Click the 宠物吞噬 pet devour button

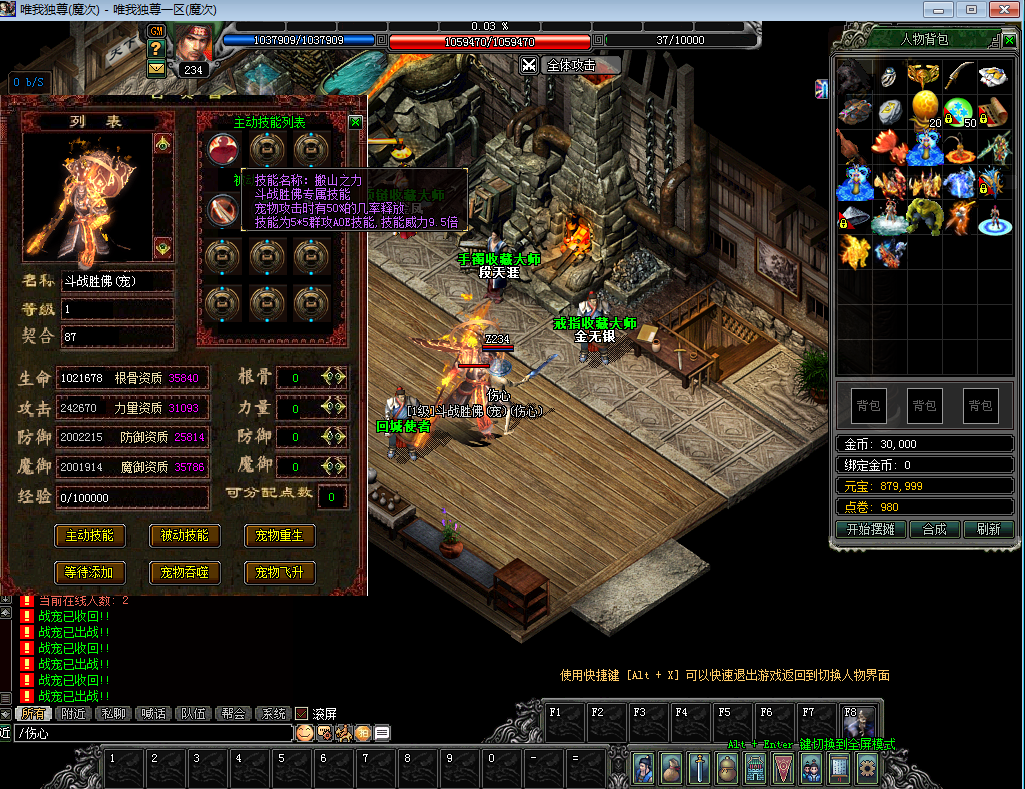click(184, 573)
